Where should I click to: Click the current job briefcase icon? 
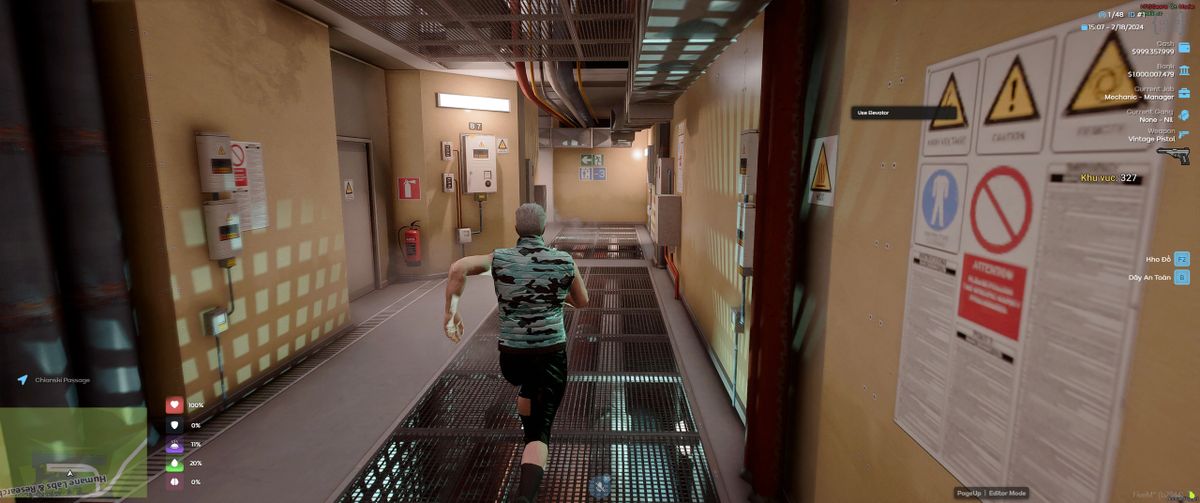tap(1184, 93)
